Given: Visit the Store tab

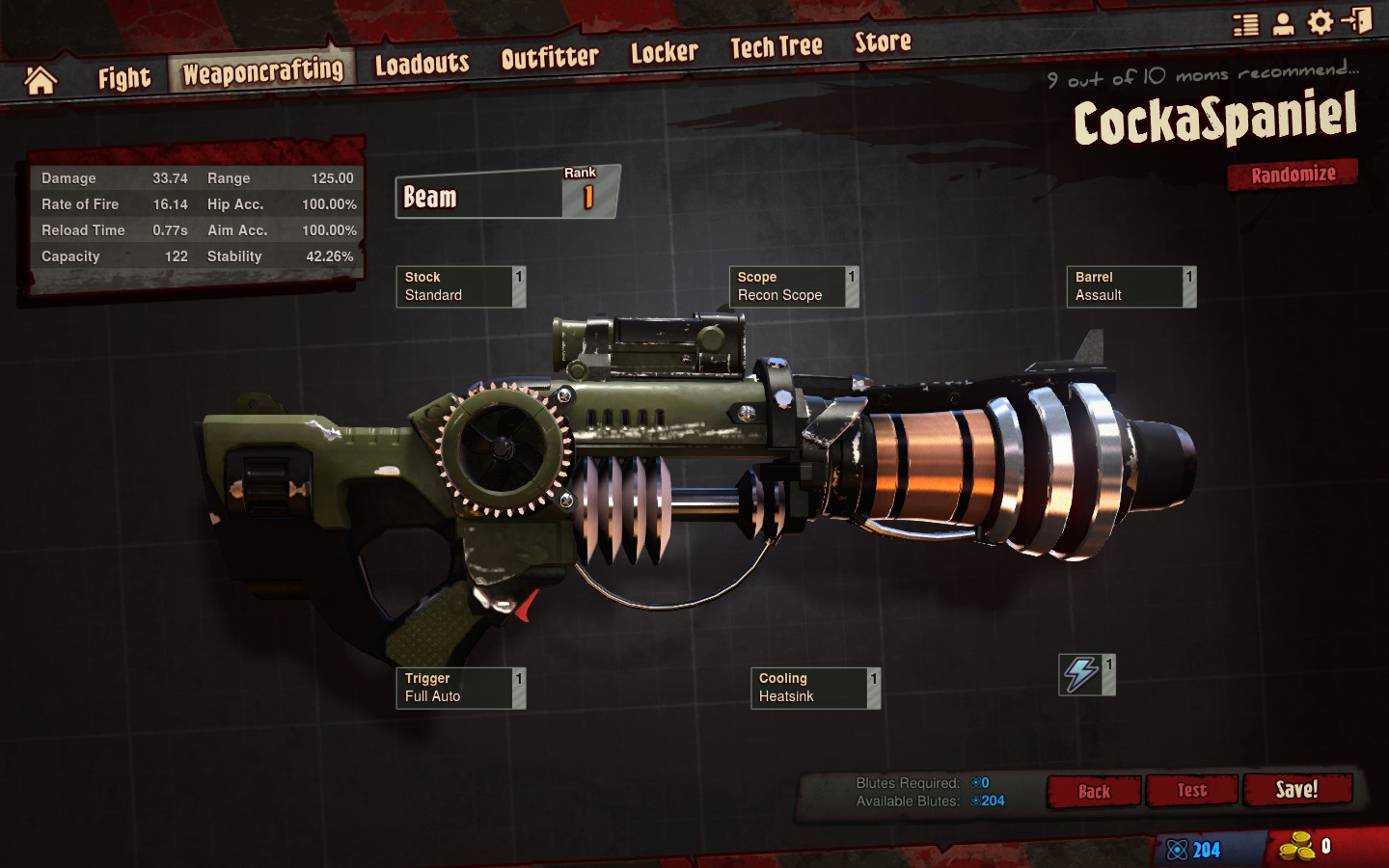Looking at the screenshot, I should click(x=883, y=41).
